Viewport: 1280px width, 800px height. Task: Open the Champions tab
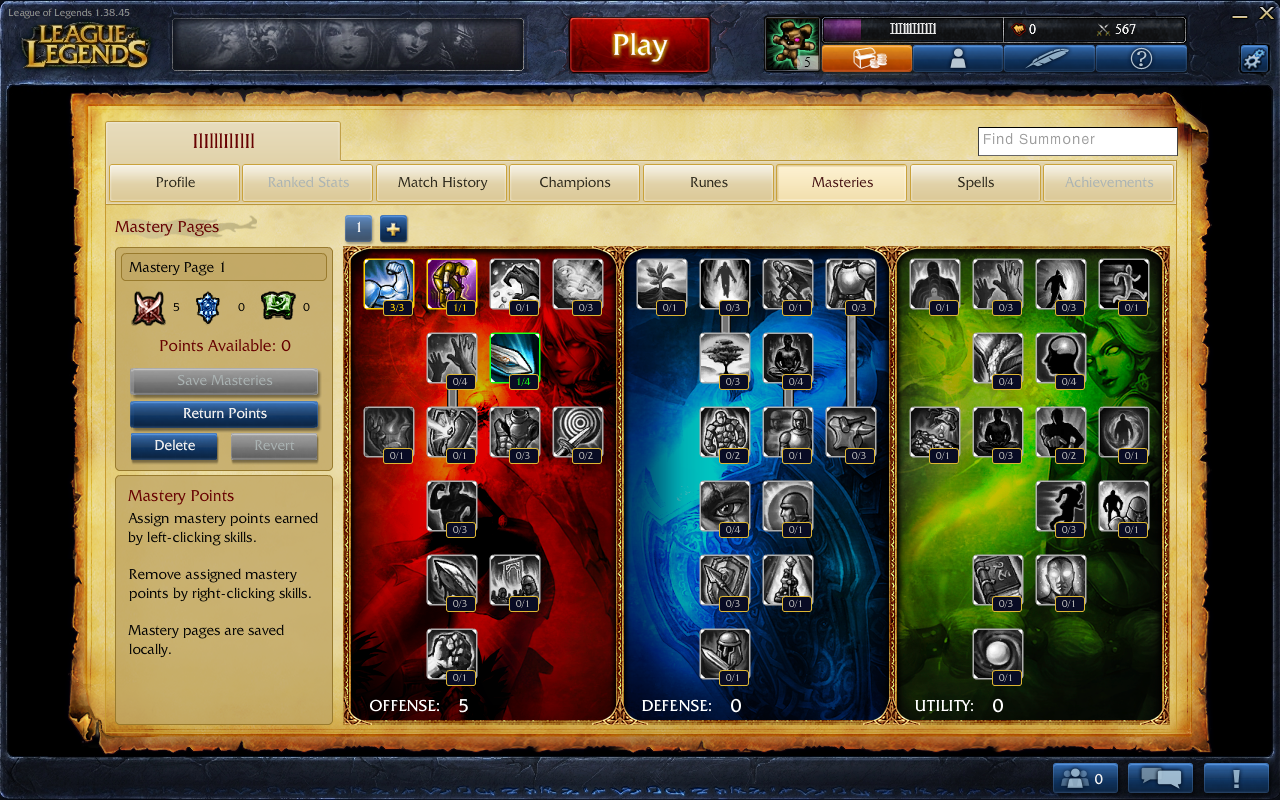point(575,182)
